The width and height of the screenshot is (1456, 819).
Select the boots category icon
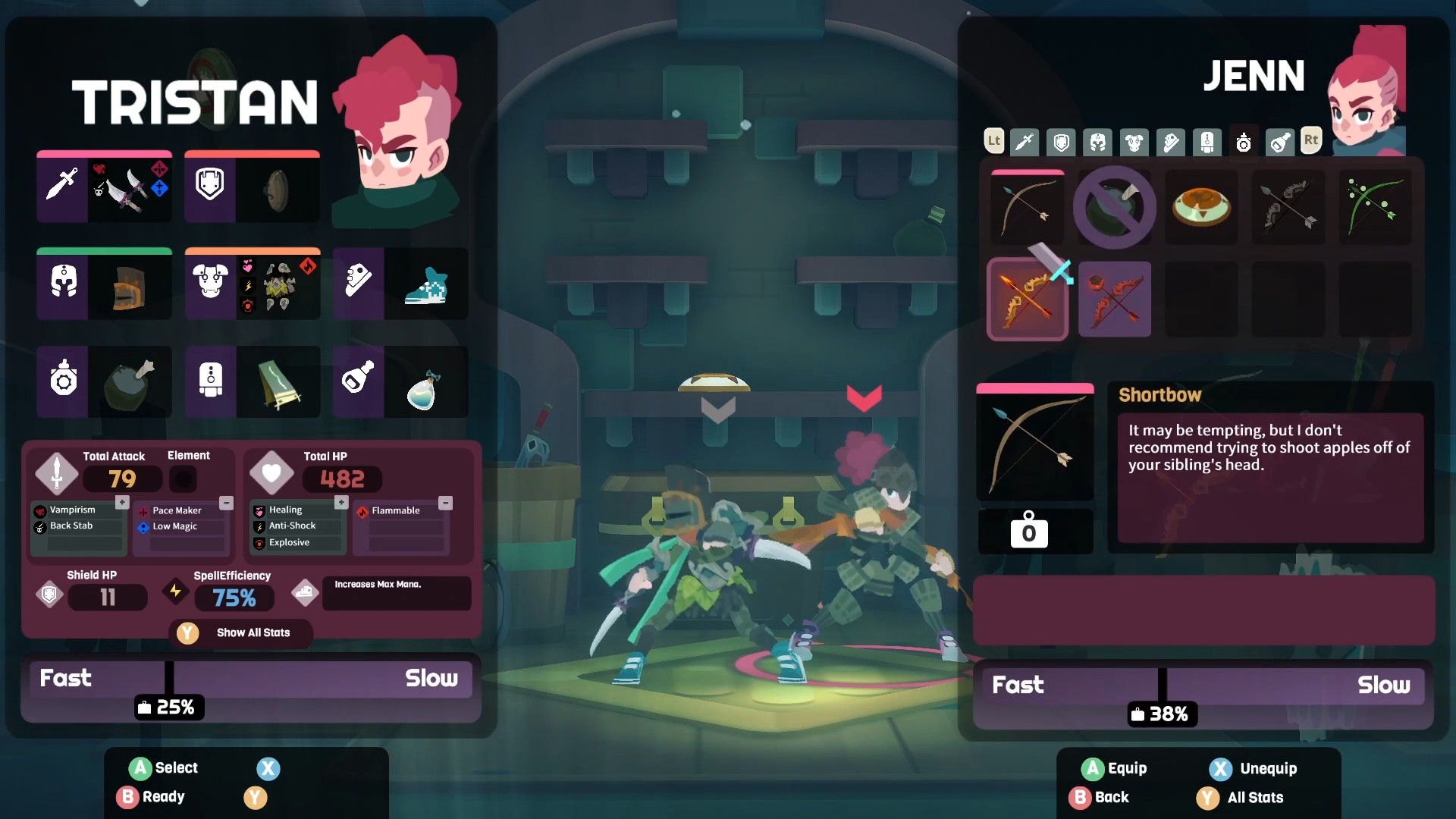1172,142
